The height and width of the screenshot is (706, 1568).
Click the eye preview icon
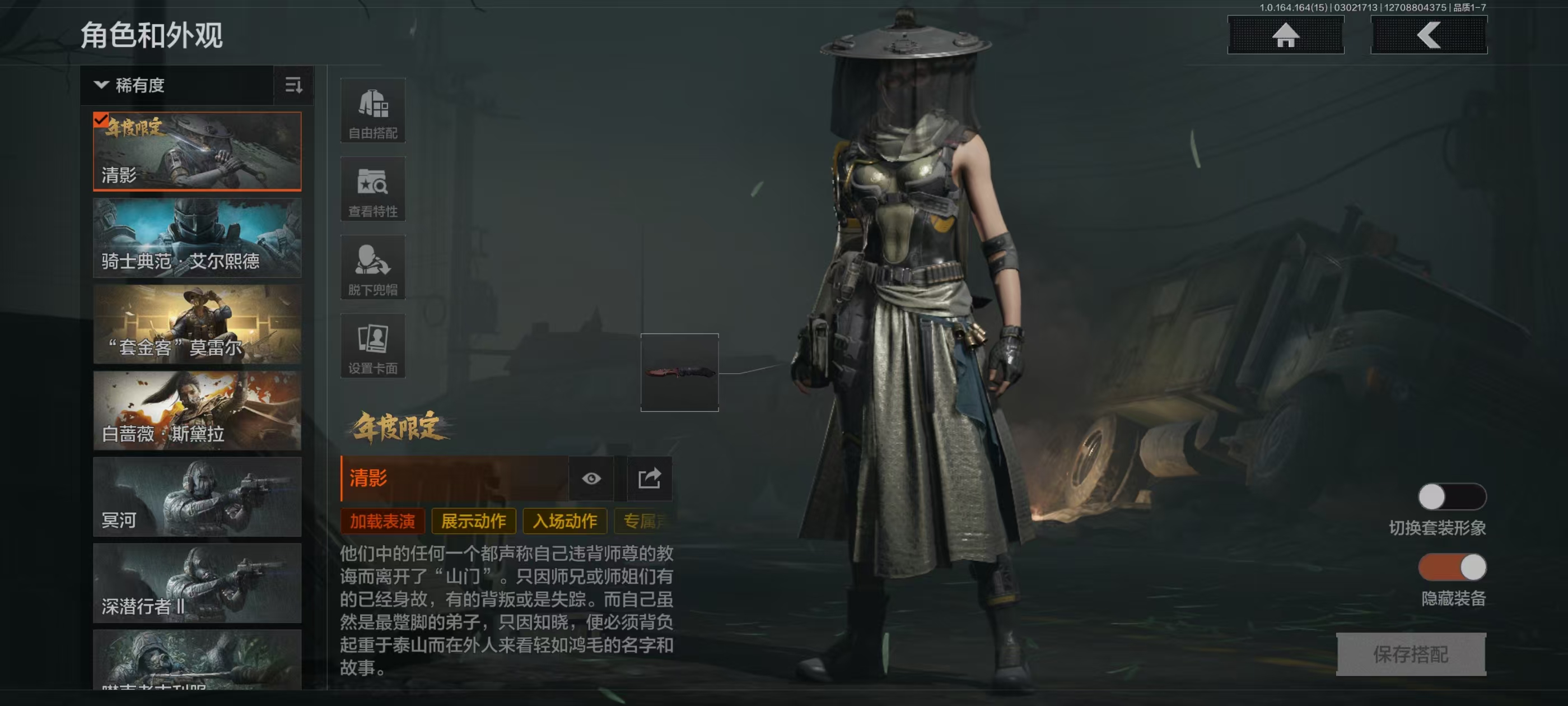pyautogui.click(x=591, y=478)
